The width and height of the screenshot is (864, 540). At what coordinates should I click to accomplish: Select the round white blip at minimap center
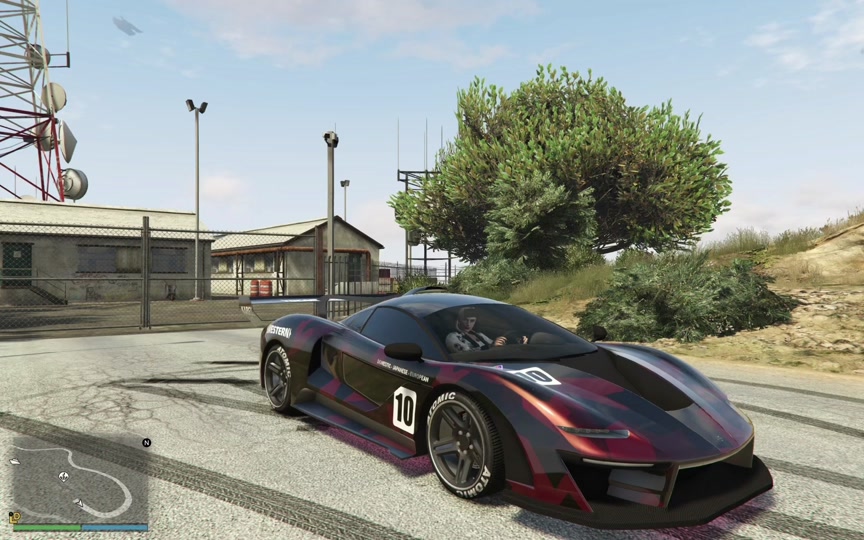tap(65, 476)
